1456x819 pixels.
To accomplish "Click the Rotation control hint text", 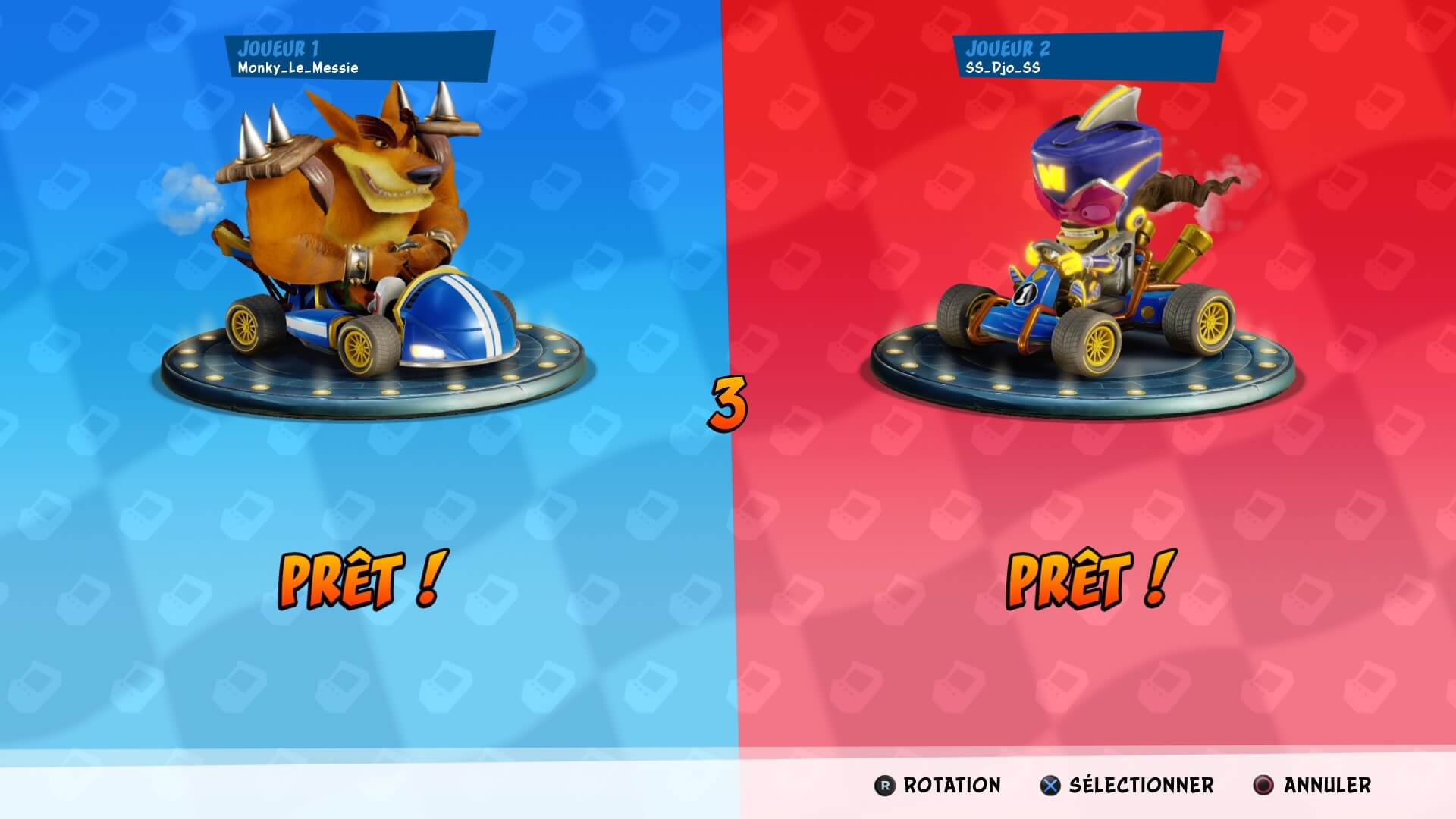I will coord(950,786).
